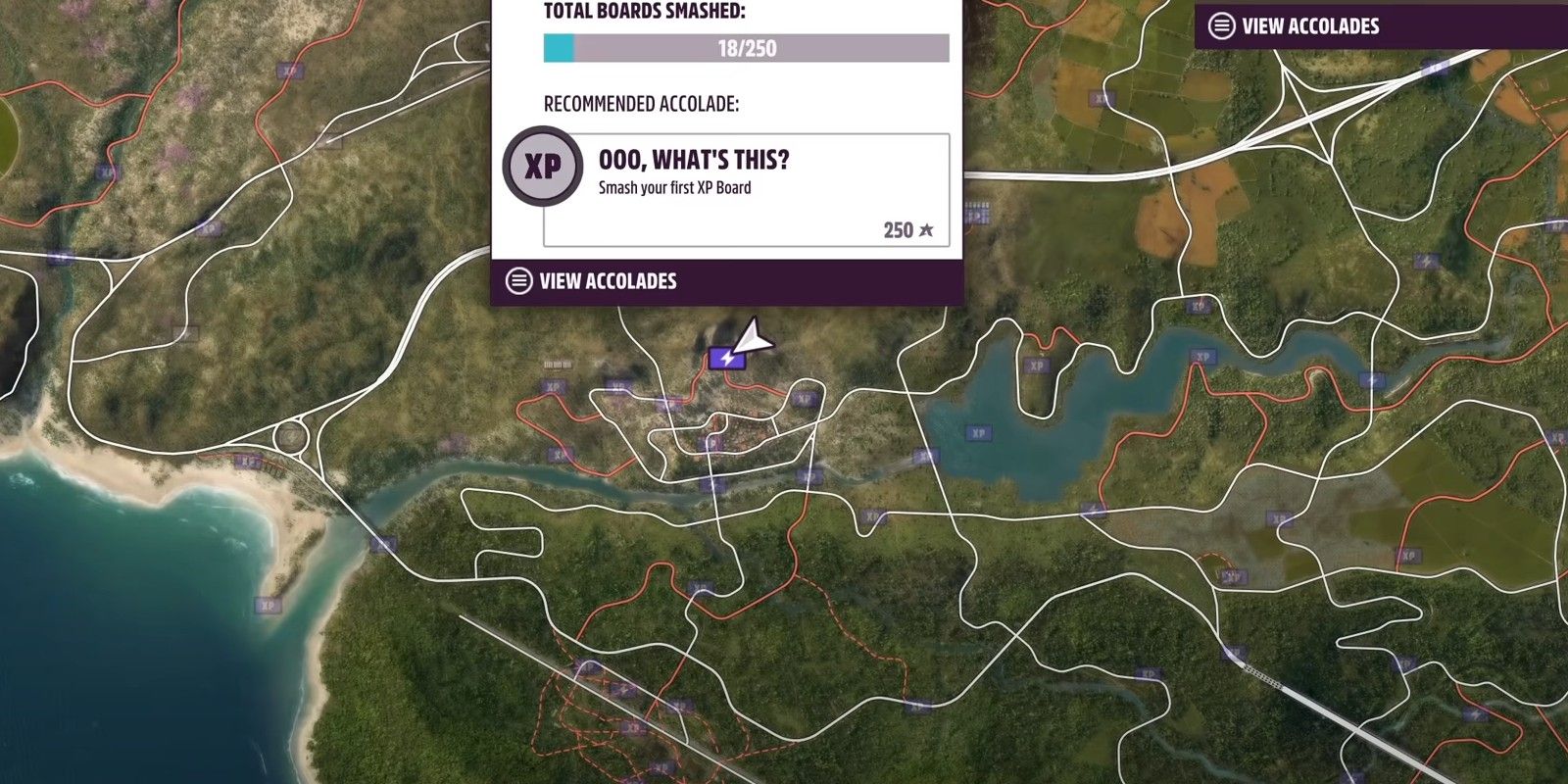Select the highlighted lightning XP marker beside the player arrow
The height and width of the screenshot is (784, 1568).
coord(726,359)
